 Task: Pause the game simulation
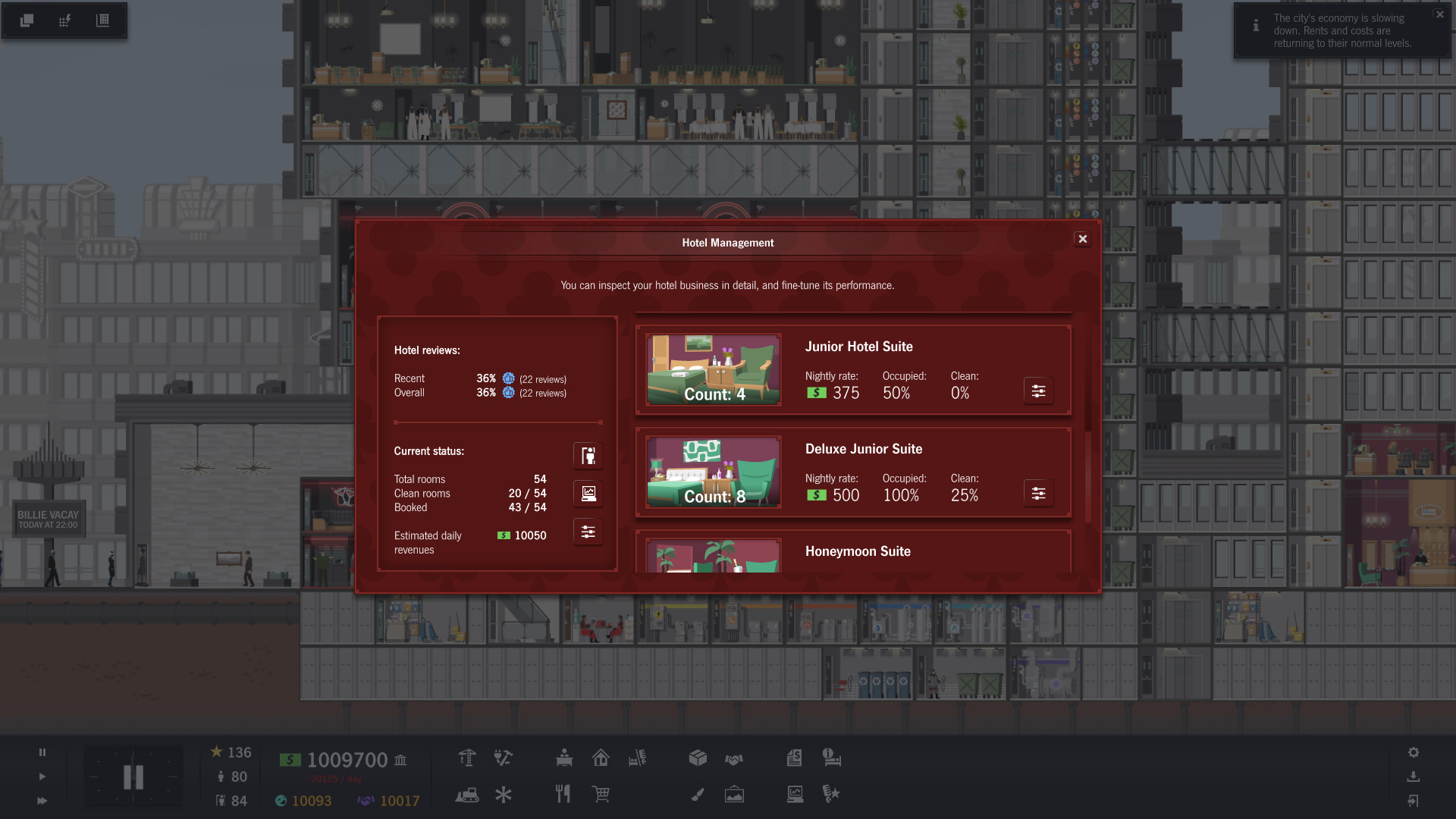point(42,752)
